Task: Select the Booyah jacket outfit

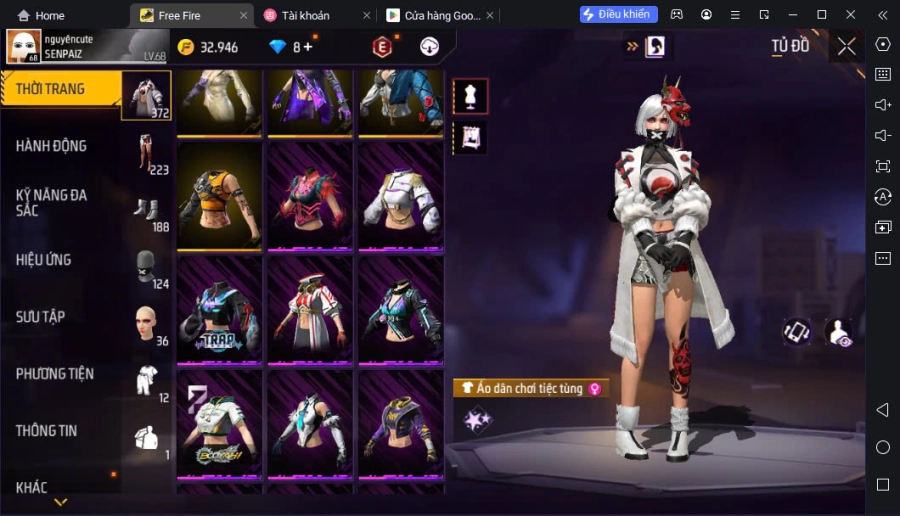Action: (219, 425)
